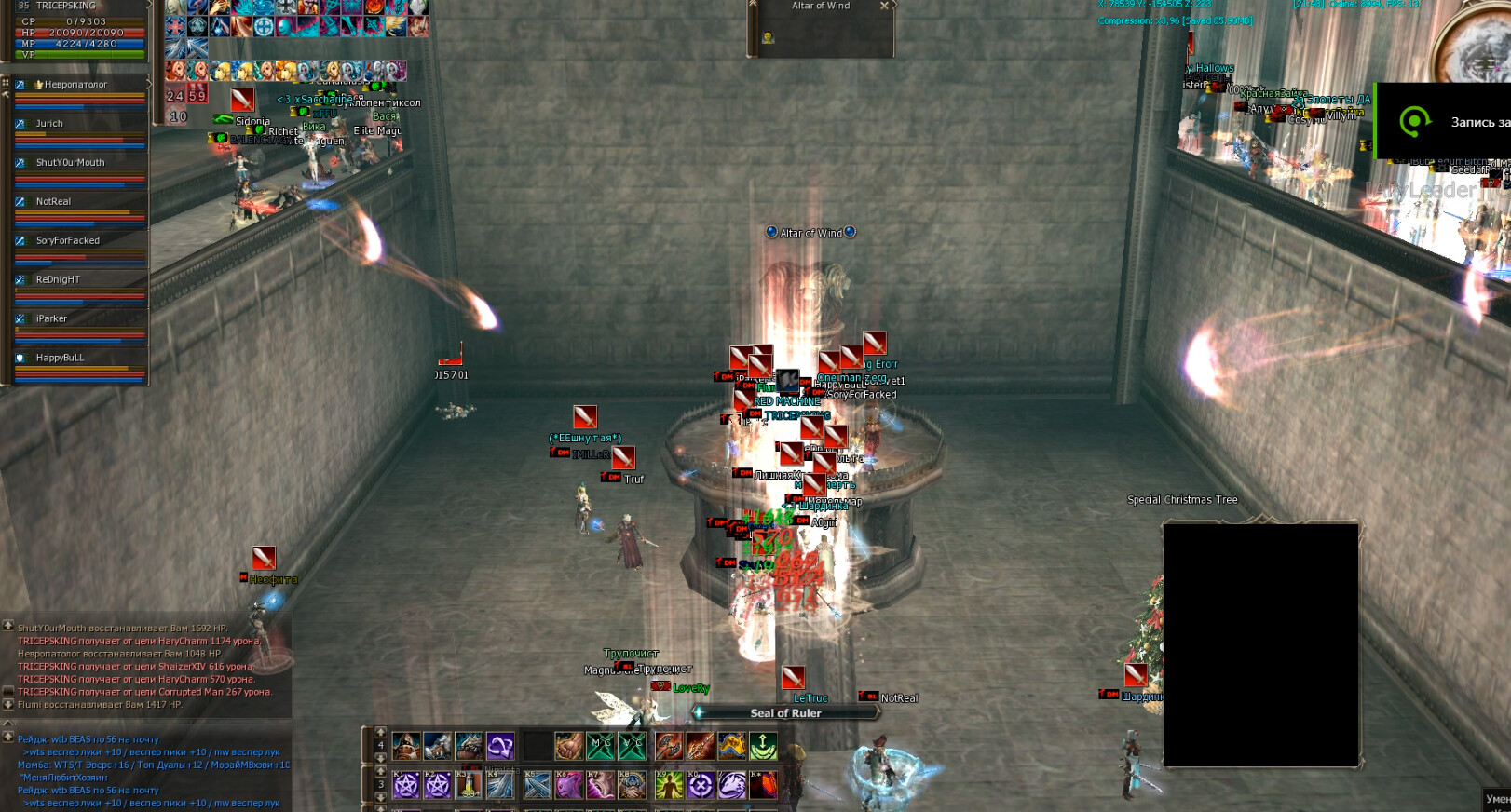This screenshot has width=1511, height=812.
Task: Select party member HappyBuLL
Action: point(60,359)
